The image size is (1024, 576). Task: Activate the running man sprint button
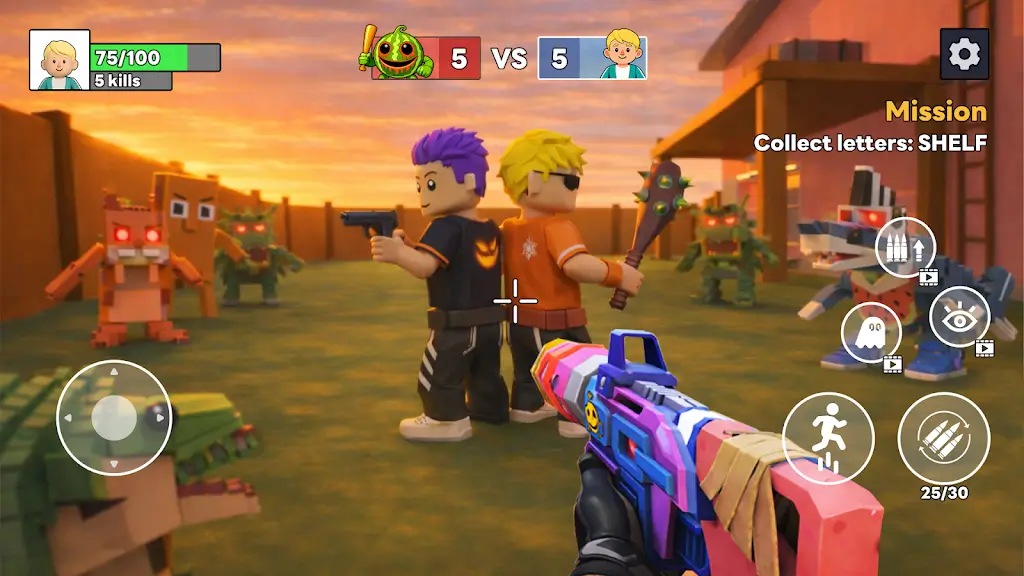(828, 438)
